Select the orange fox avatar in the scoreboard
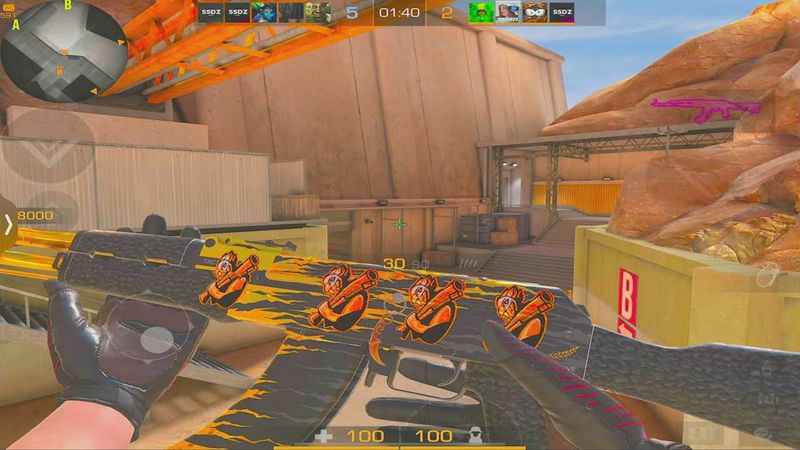This screenshot has width=800, height=450. pyautogui.click(x=536, y=13)
